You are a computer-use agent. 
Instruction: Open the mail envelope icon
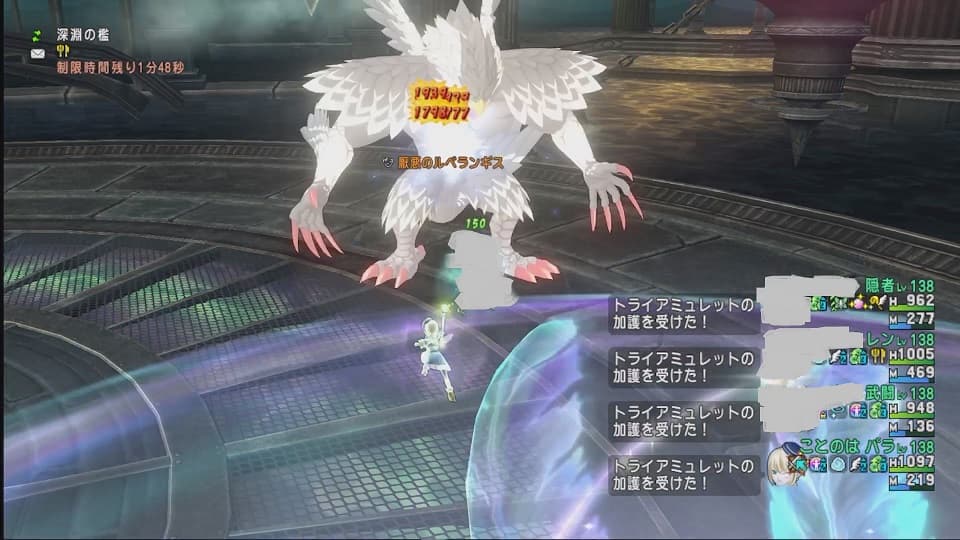click(38, 52)
